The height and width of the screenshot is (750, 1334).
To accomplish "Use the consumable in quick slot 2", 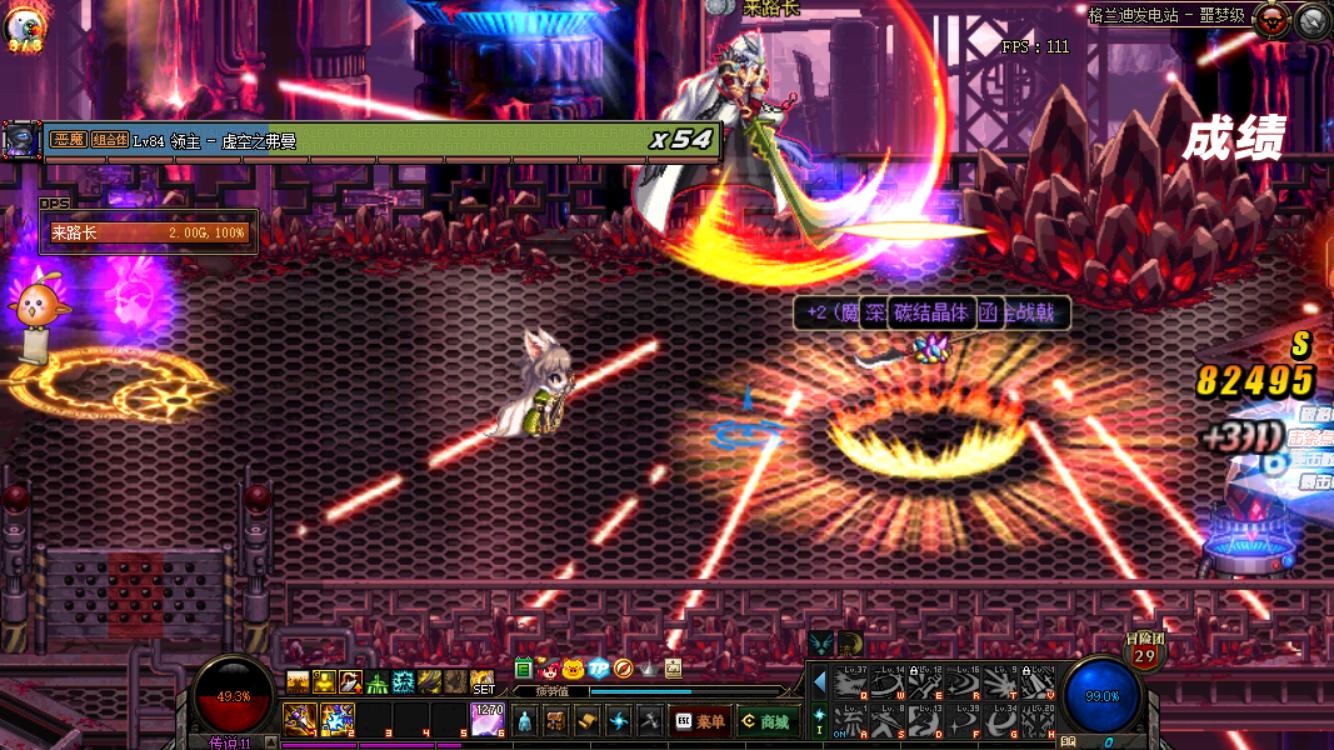I will pos(337,719).
